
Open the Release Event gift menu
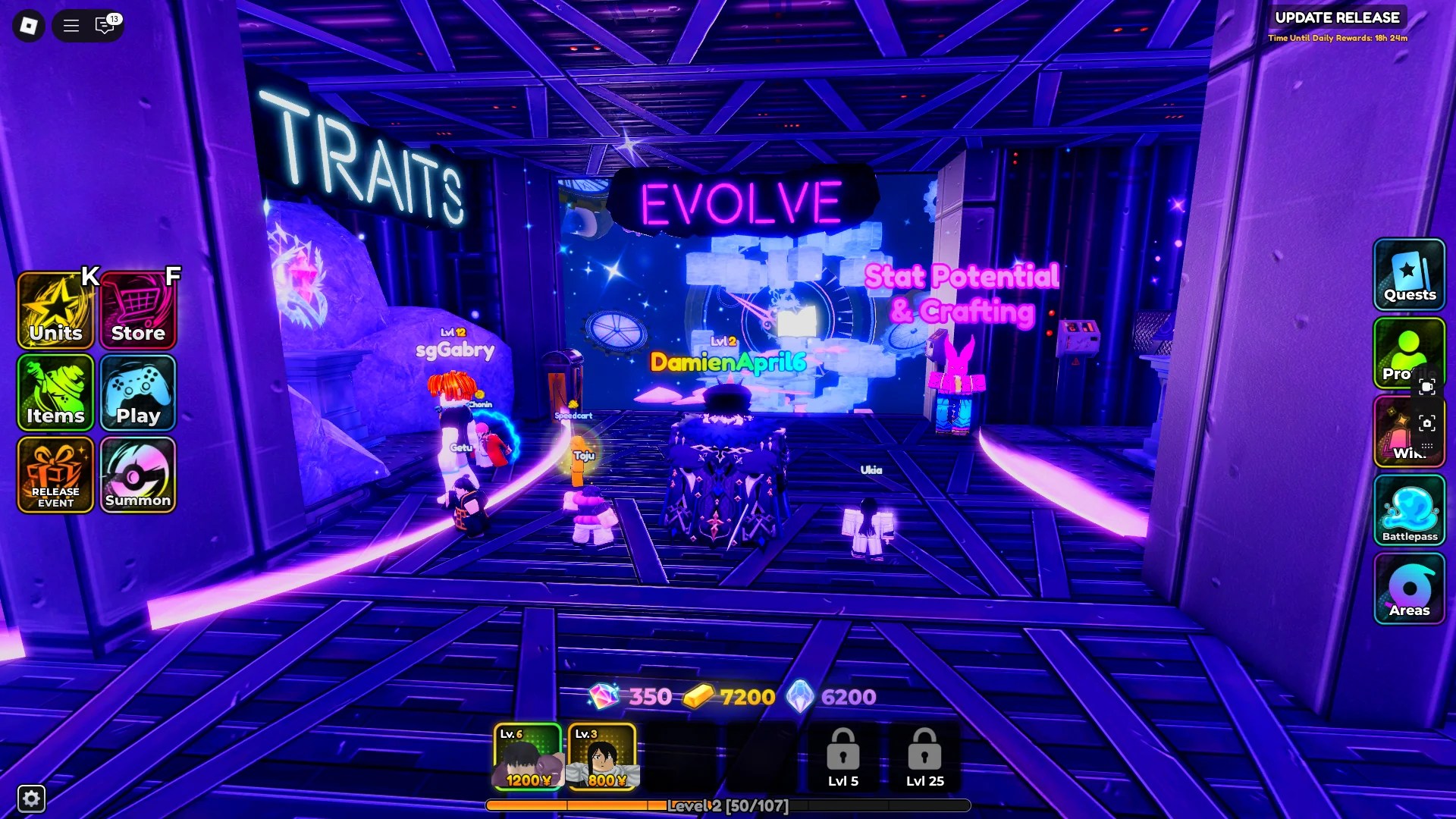click(55, 475)
